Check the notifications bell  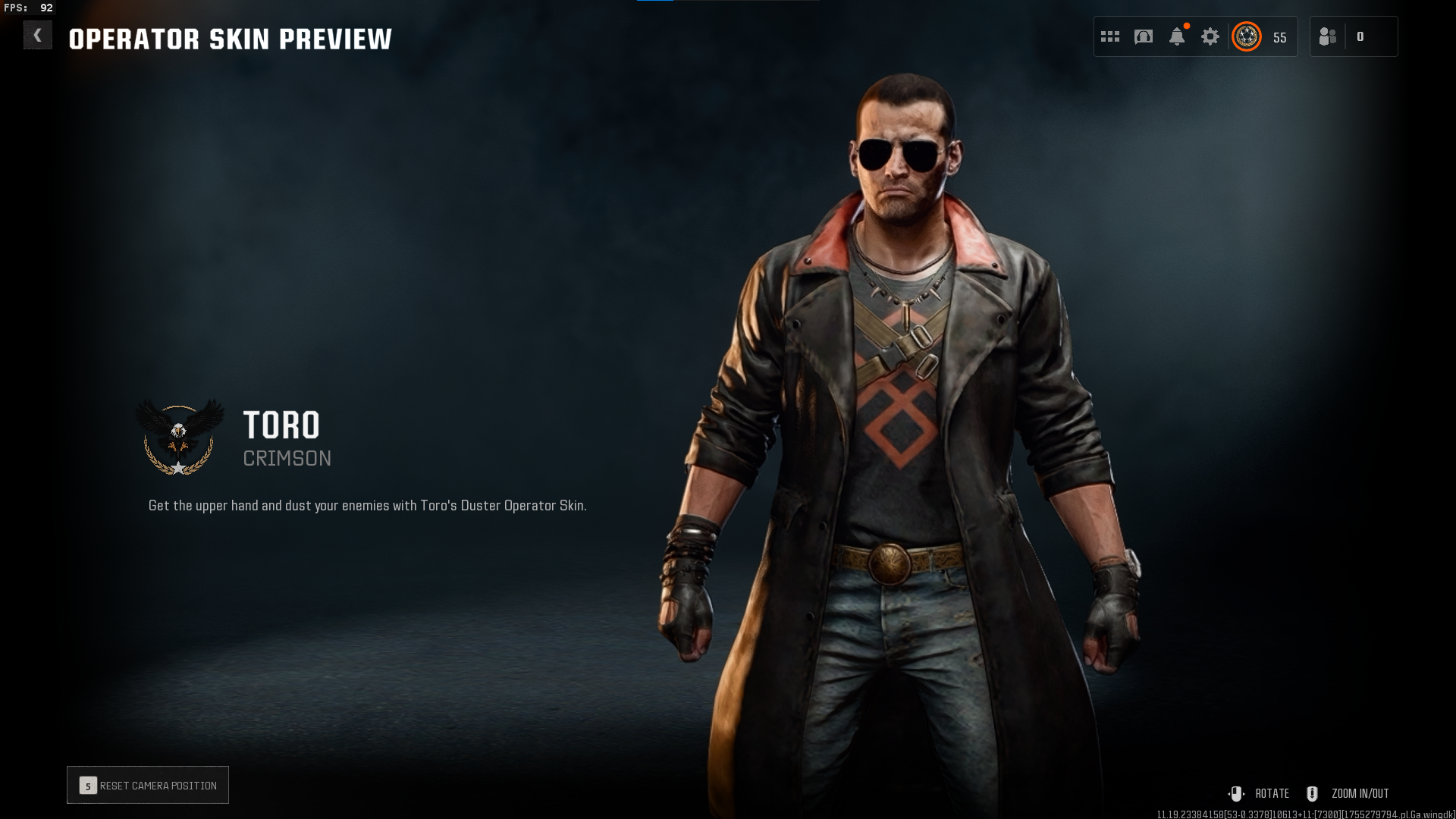[x=1177, y=36]
